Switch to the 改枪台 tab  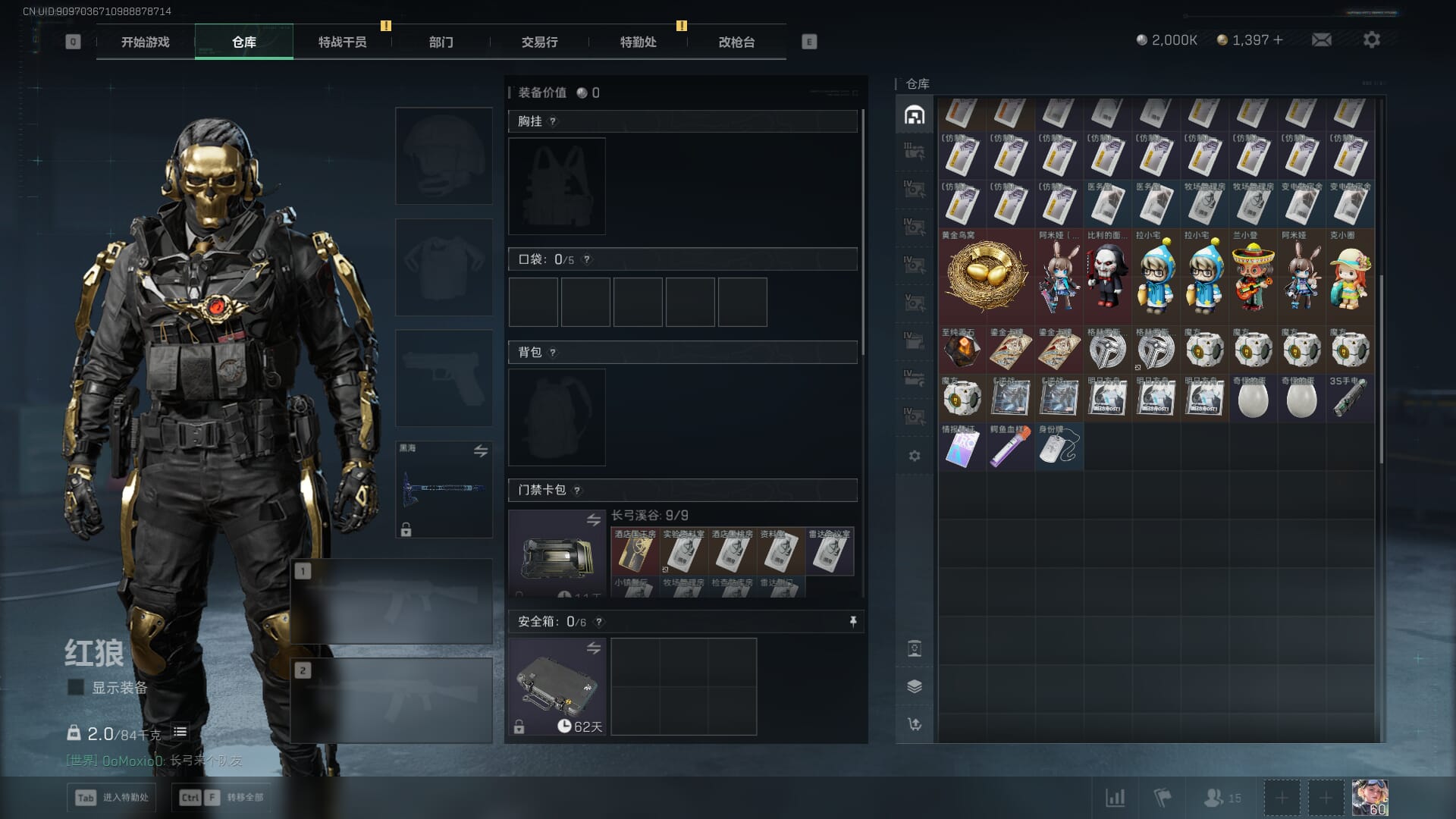tap(736, 42)
